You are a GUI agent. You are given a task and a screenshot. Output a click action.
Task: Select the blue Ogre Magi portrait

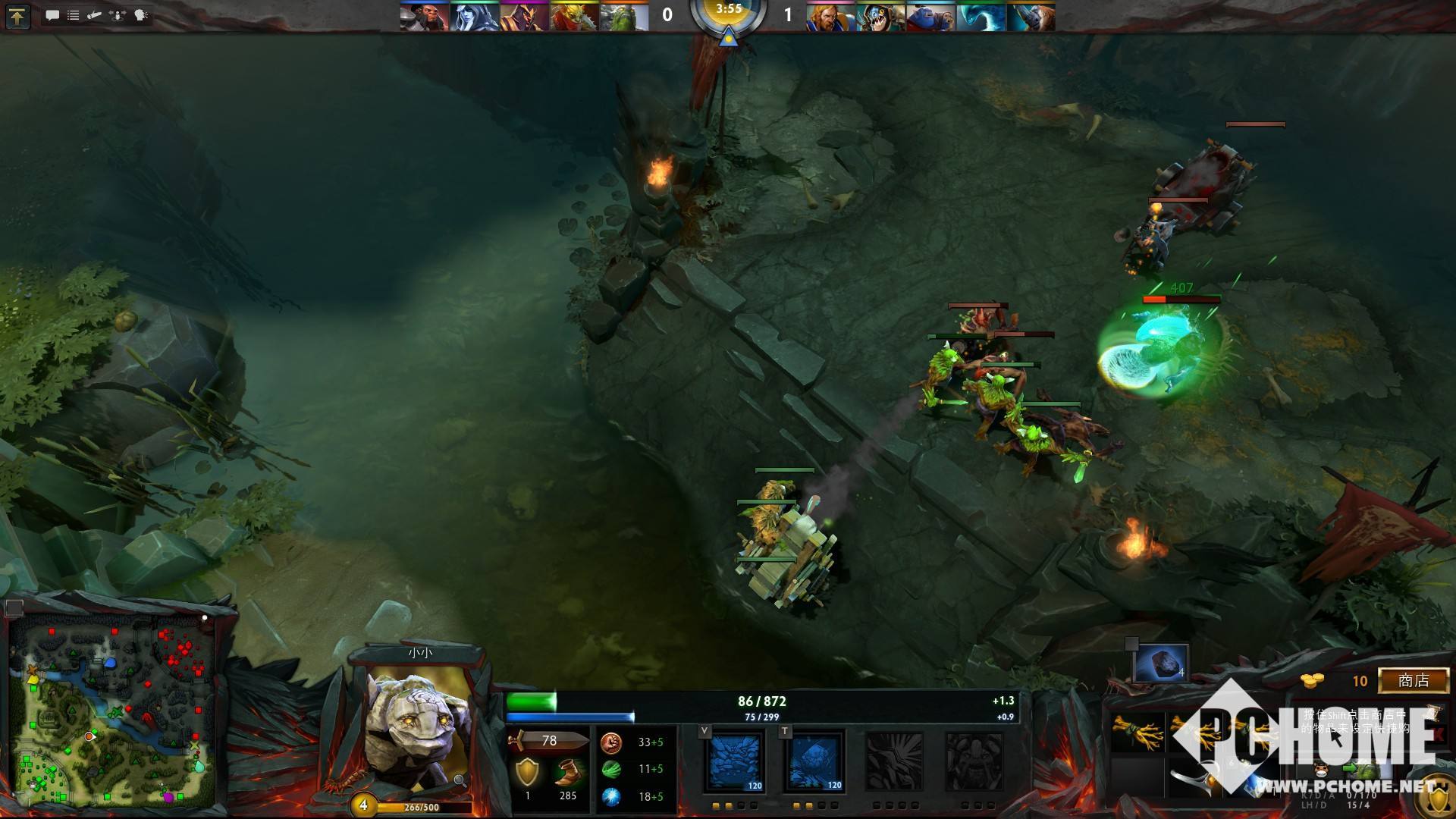pos(930,17)
